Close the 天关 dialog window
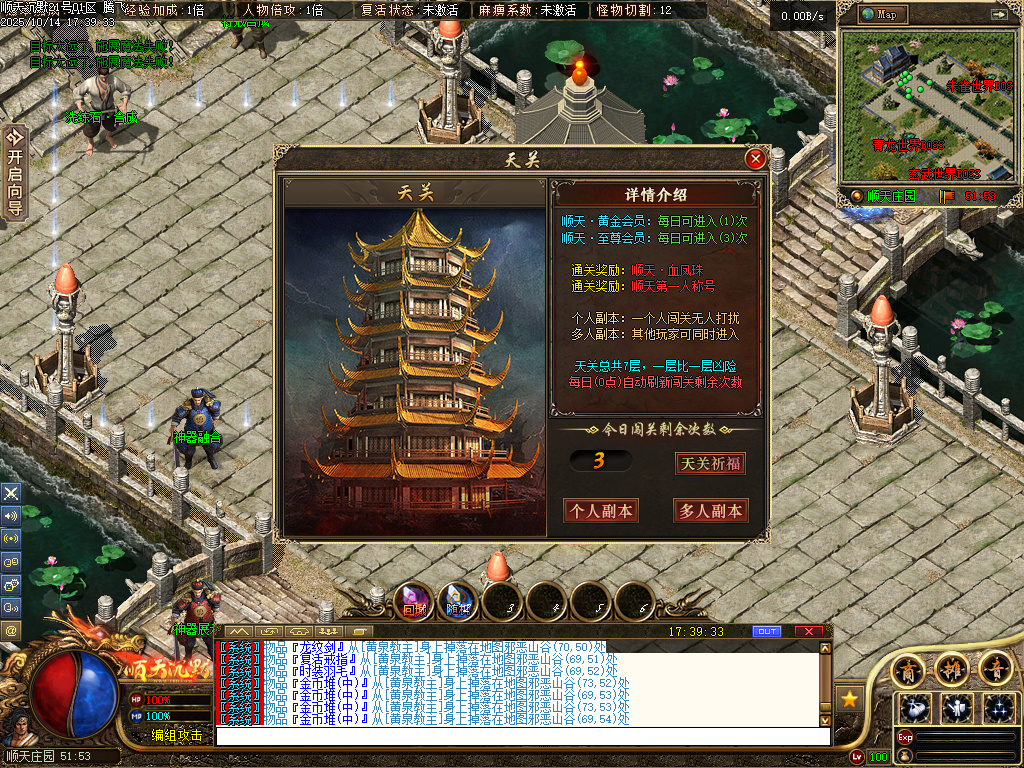1024x768 pixels. pyautogui.click(x=756, y=159)
